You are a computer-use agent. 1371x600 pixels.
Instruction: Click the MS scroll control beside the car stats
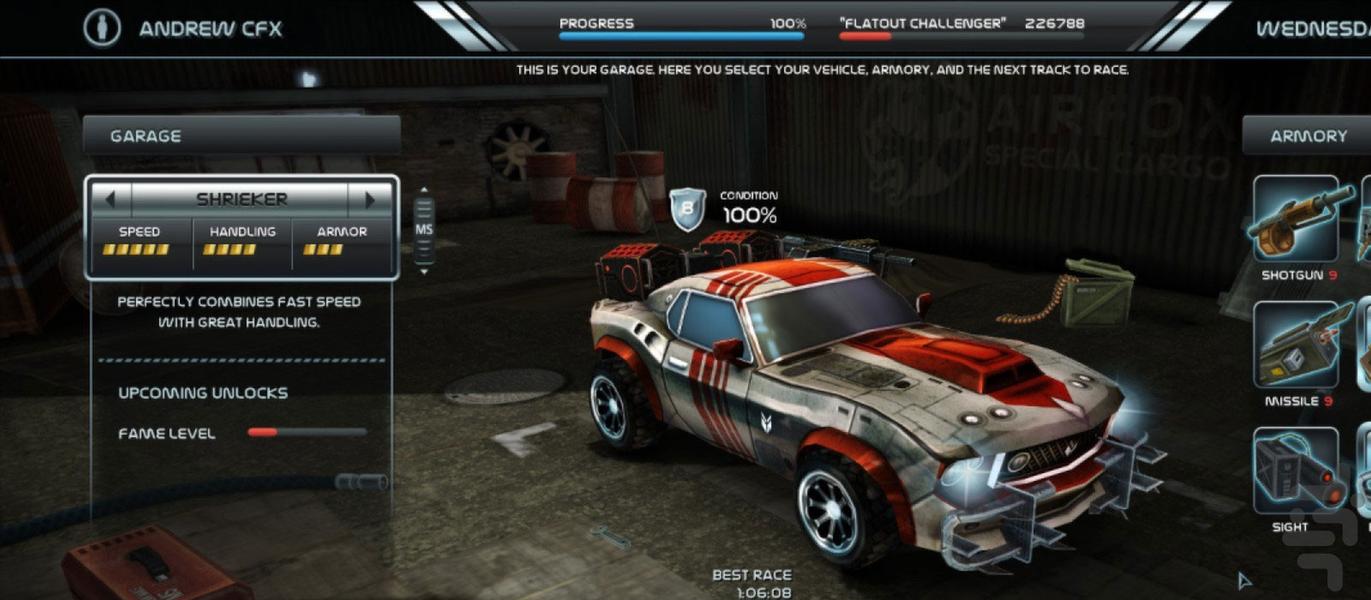(424, 230)
